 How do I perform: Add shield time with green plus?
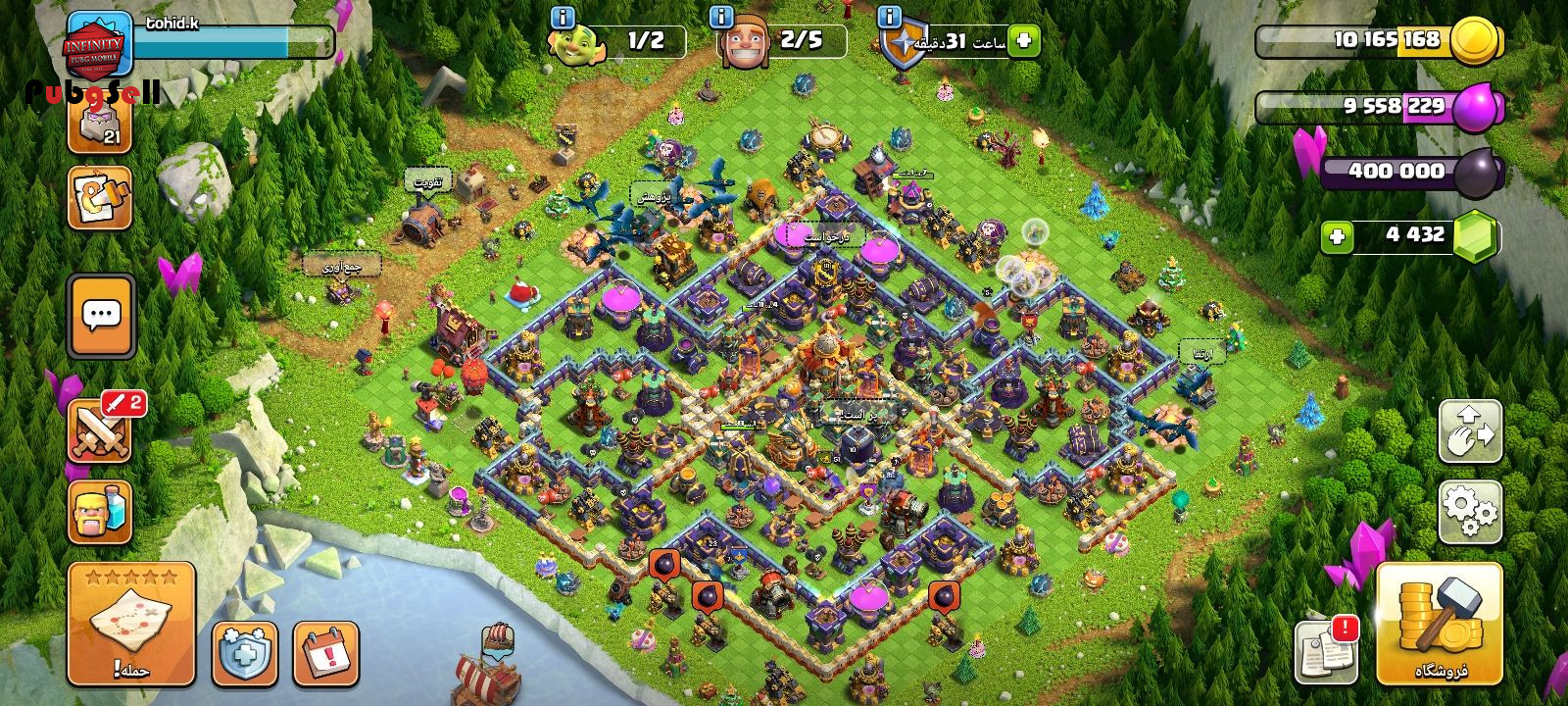(x=1023, y=41)
